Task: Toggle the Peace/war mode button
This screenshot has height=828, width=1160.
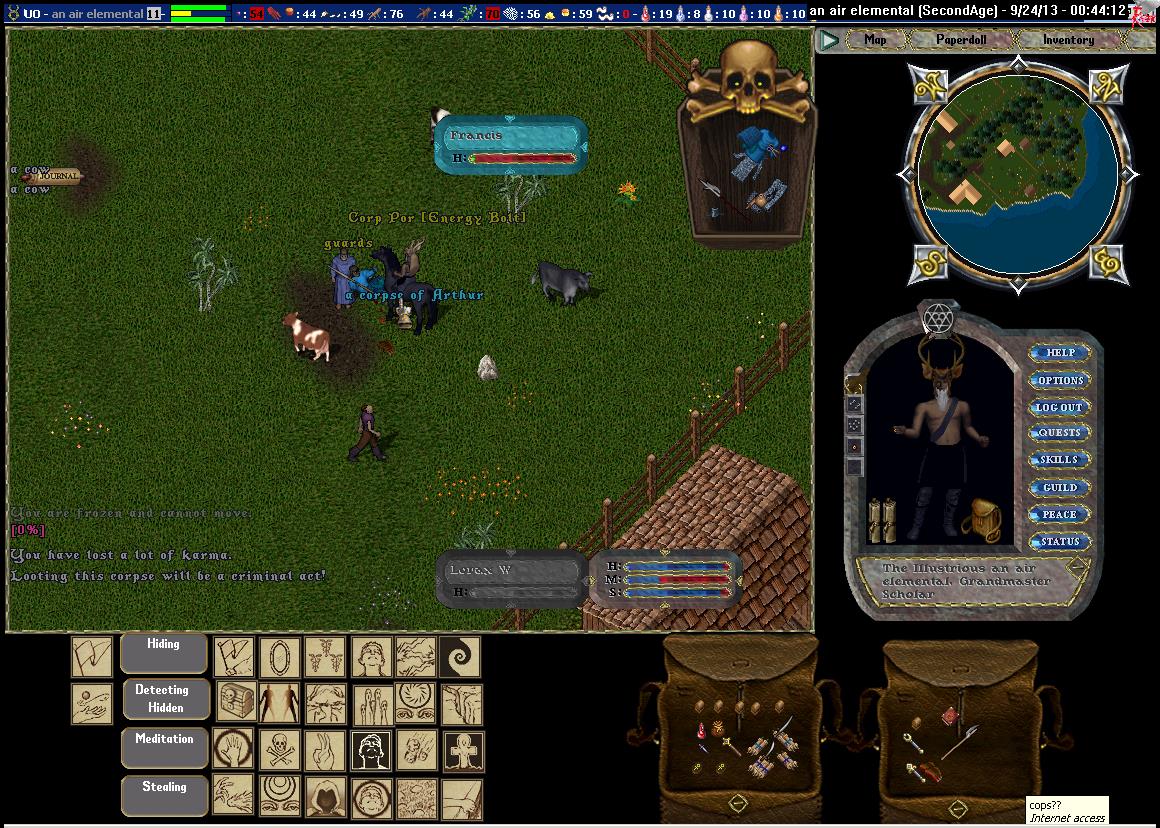Action: (1060, 514)
